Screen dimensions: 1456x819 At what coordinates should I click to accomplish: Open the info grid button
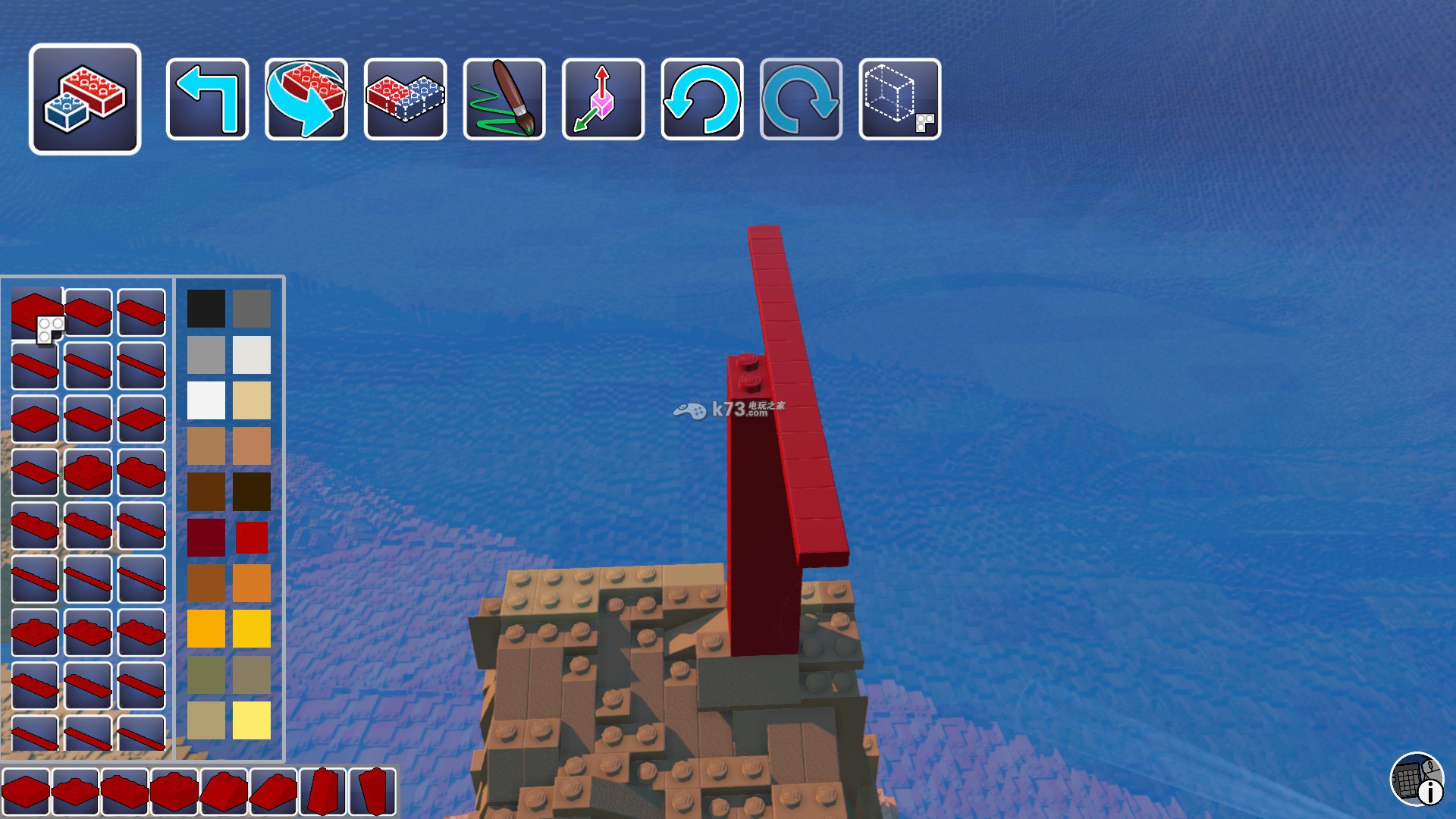click(x=1417, y=779)
